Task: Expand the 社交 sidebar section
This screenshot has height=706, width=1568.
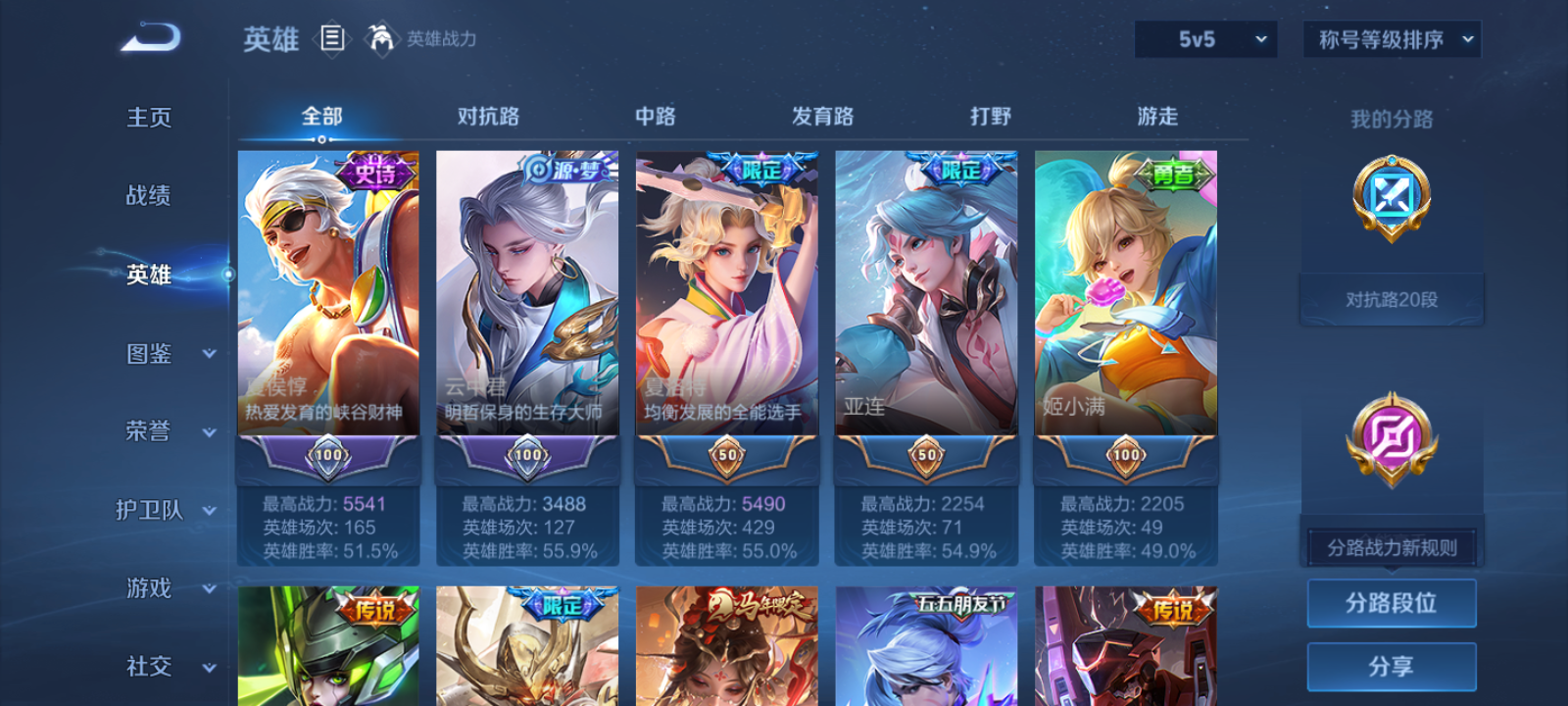Action: (x=171, y=667)
